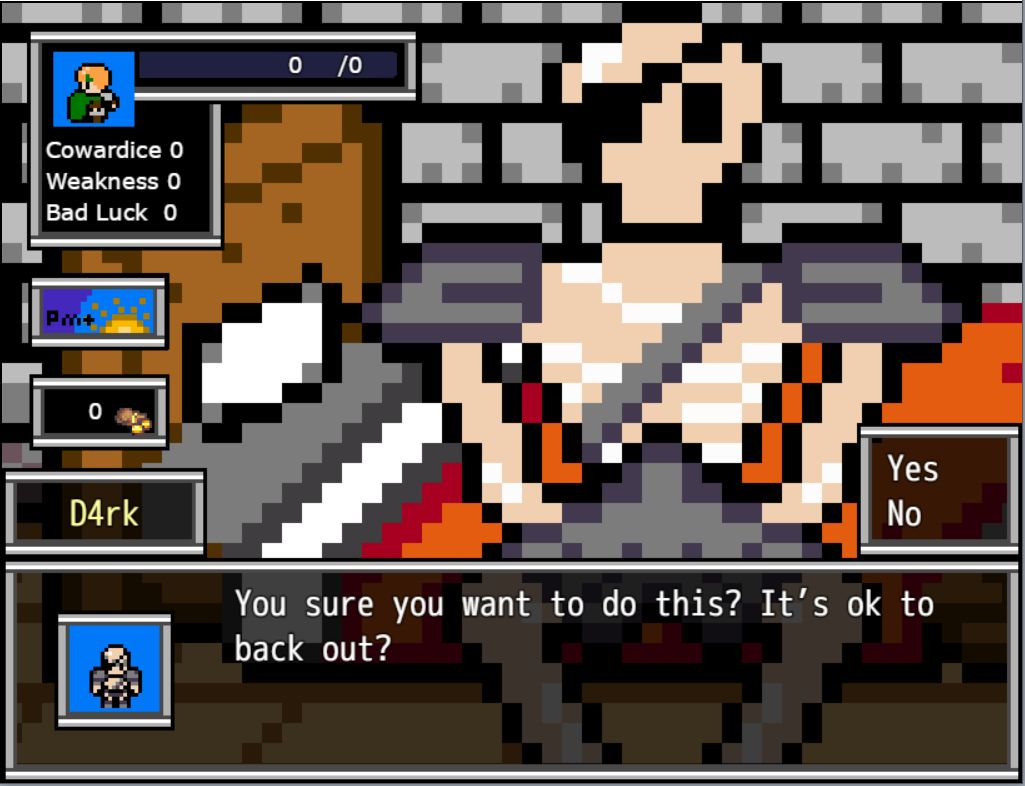The width and height of the screenshot is (1025, 786).
Task: Advance the back-out dialogue message
Action: (x=584, y=626)
